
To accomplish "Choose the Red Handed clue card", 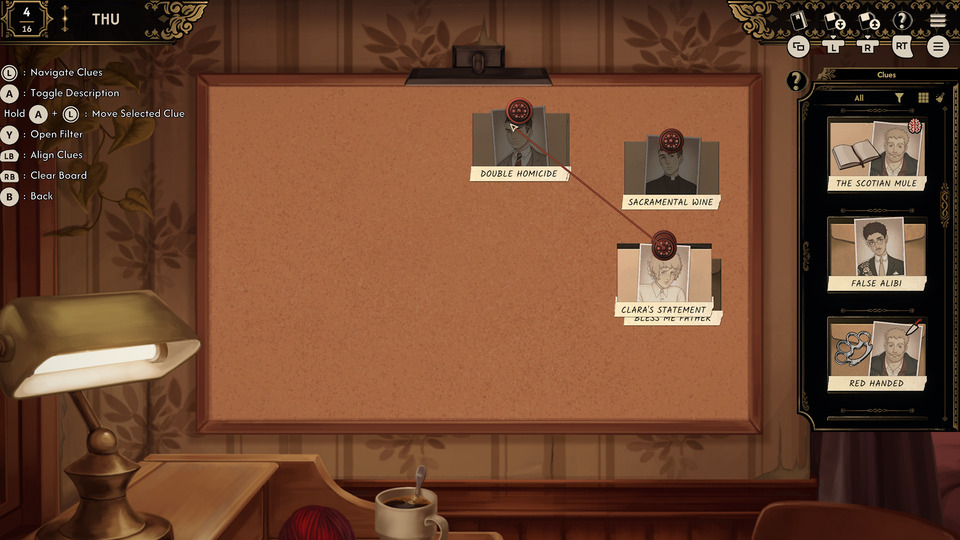I will (x=877, y=354).
